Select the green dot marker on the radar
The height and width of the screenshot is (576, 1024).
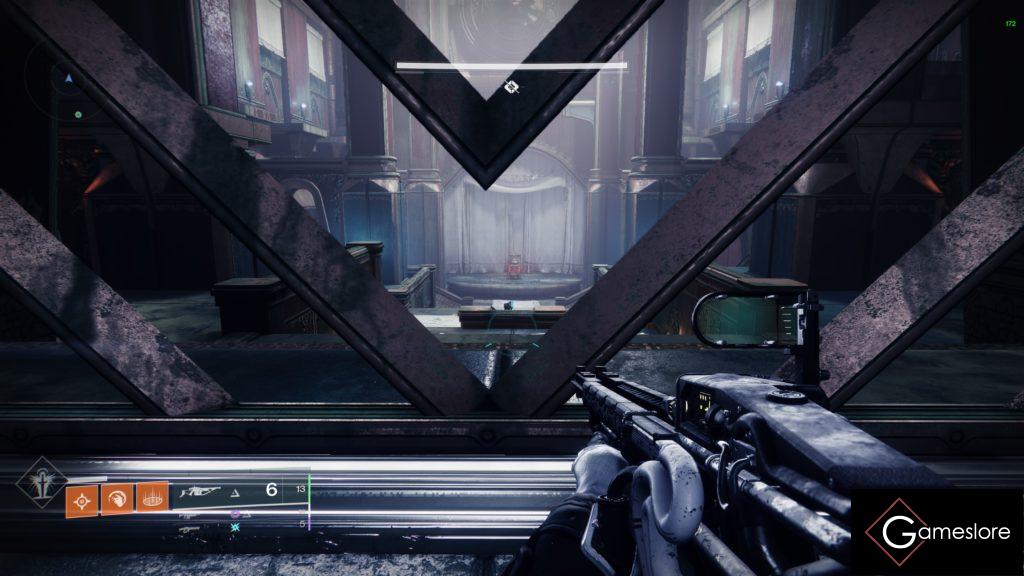tap(78, 115)
